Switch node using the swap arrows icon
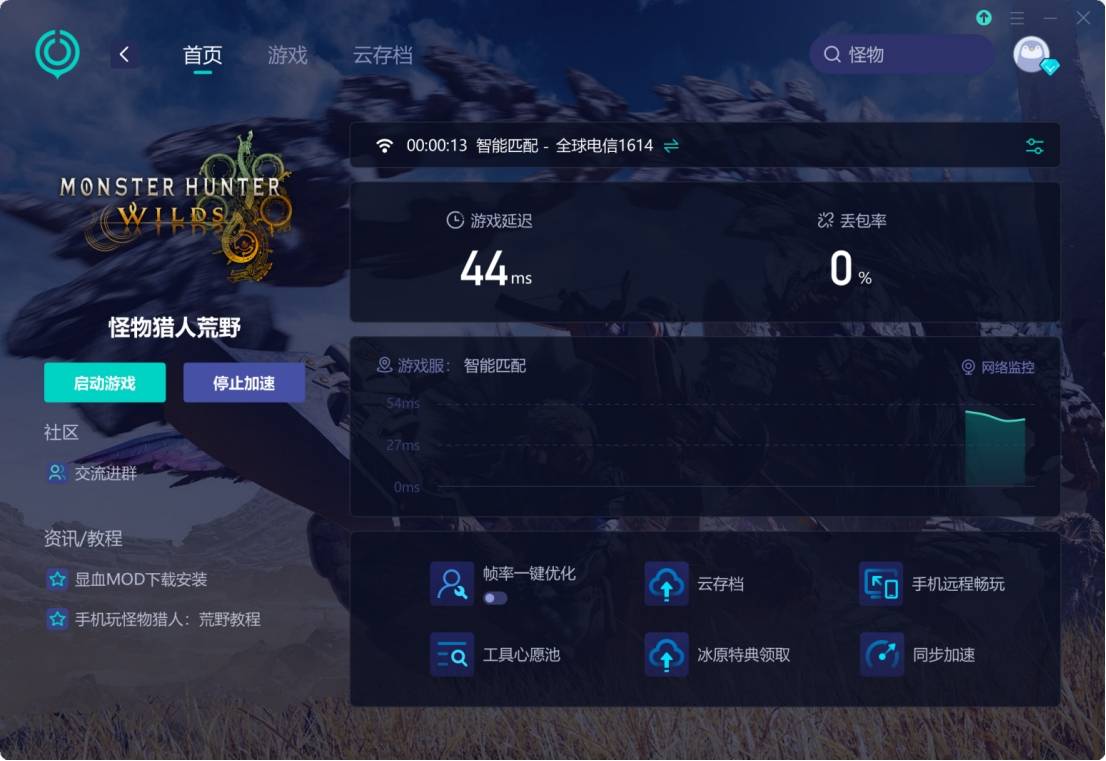1106x761 pixels. tap(671, 146)
